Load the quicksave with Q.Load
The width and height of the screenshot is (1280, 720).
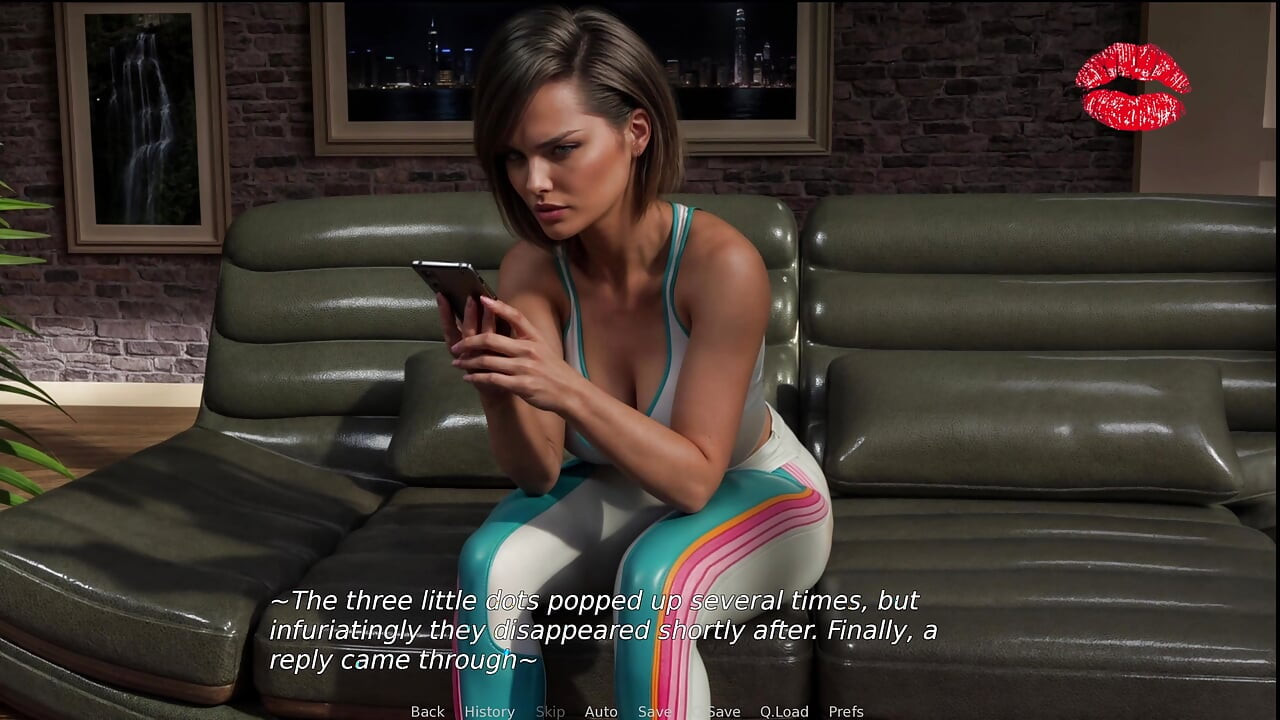point(785,711)
